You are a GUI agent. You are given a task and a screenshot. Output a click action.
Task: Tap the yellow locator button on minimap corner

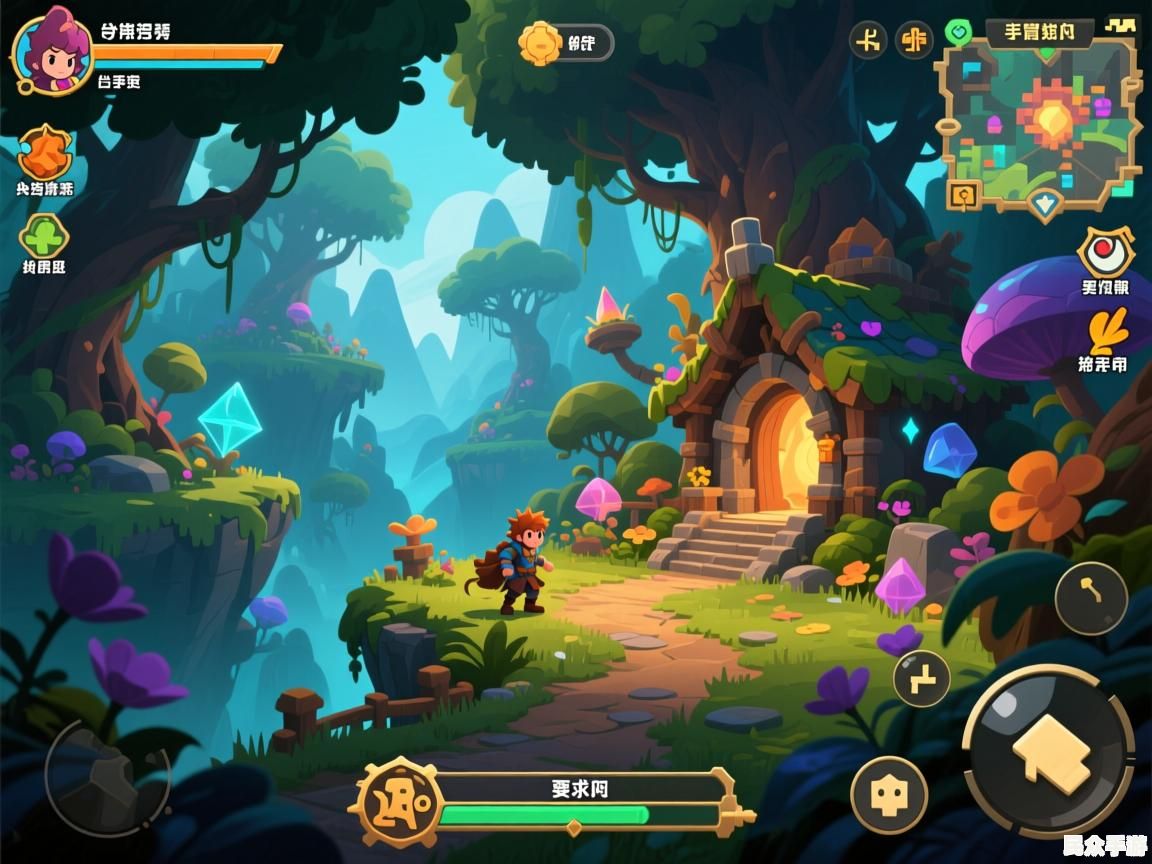(x=963, y=193)
